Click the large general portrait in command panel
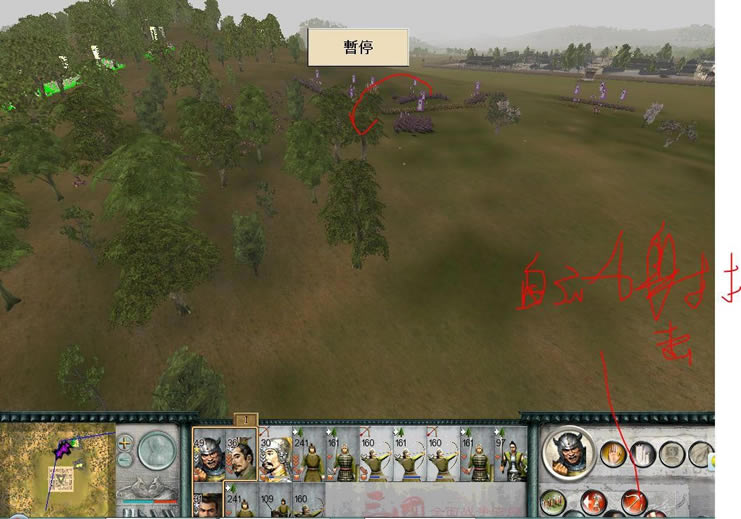This screenshot has width=741, height=519. 568,455
